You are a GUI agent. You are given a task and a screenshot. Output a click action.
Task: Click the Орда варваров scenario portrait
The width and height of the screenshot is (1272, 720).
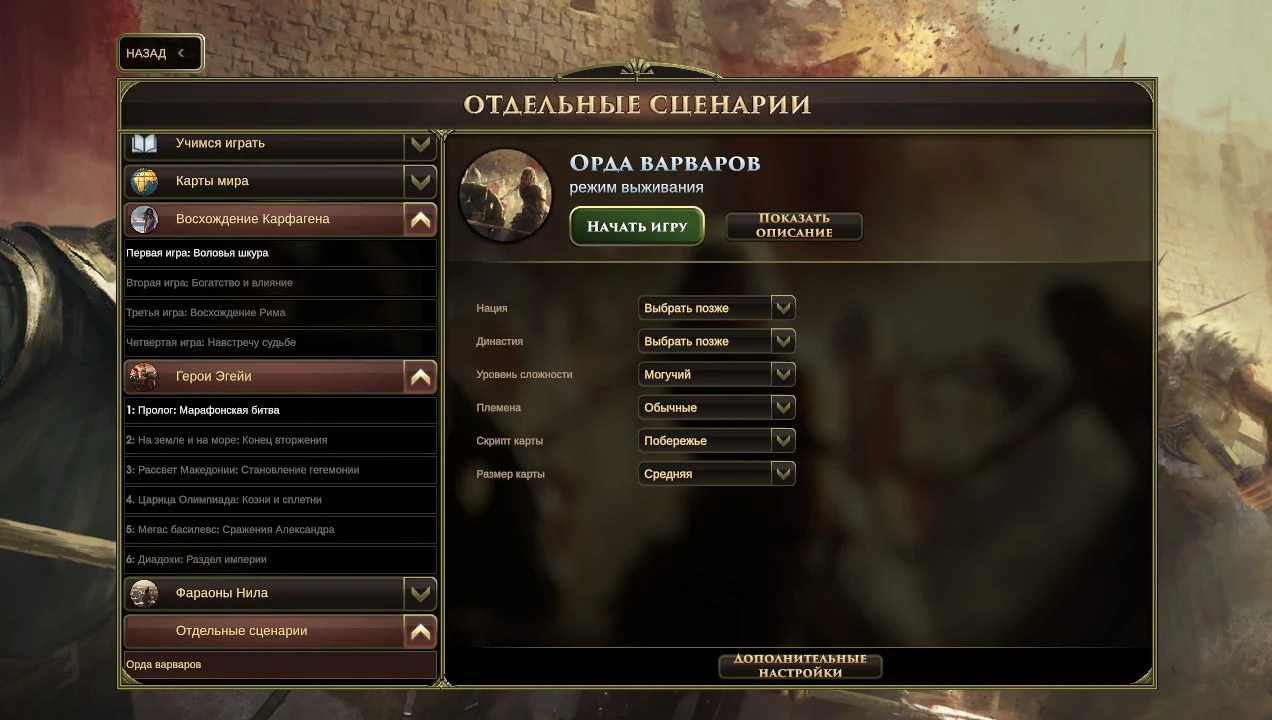coord(505,195)
